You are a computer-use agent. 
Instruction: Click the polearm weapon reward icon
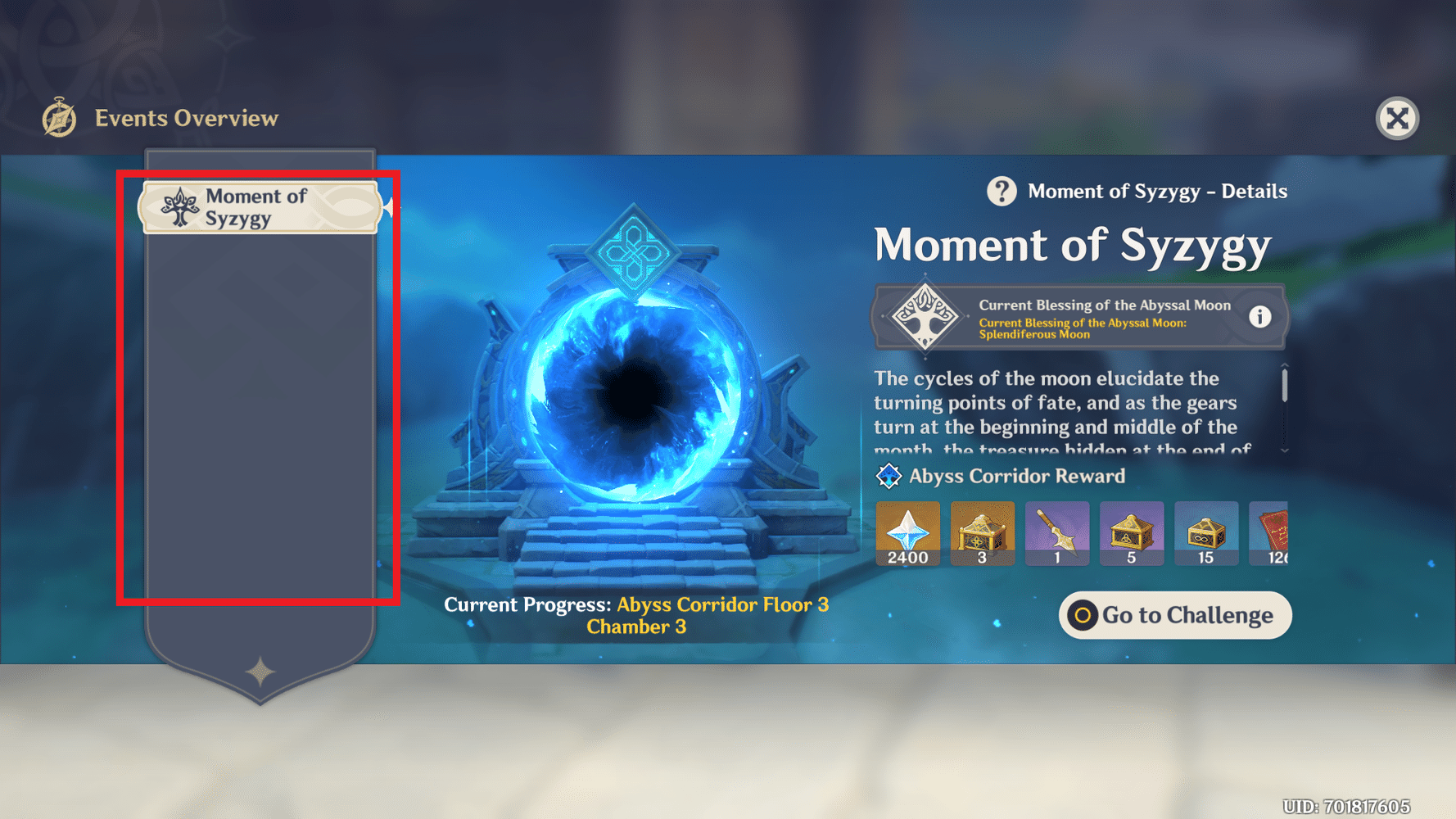1057,532
